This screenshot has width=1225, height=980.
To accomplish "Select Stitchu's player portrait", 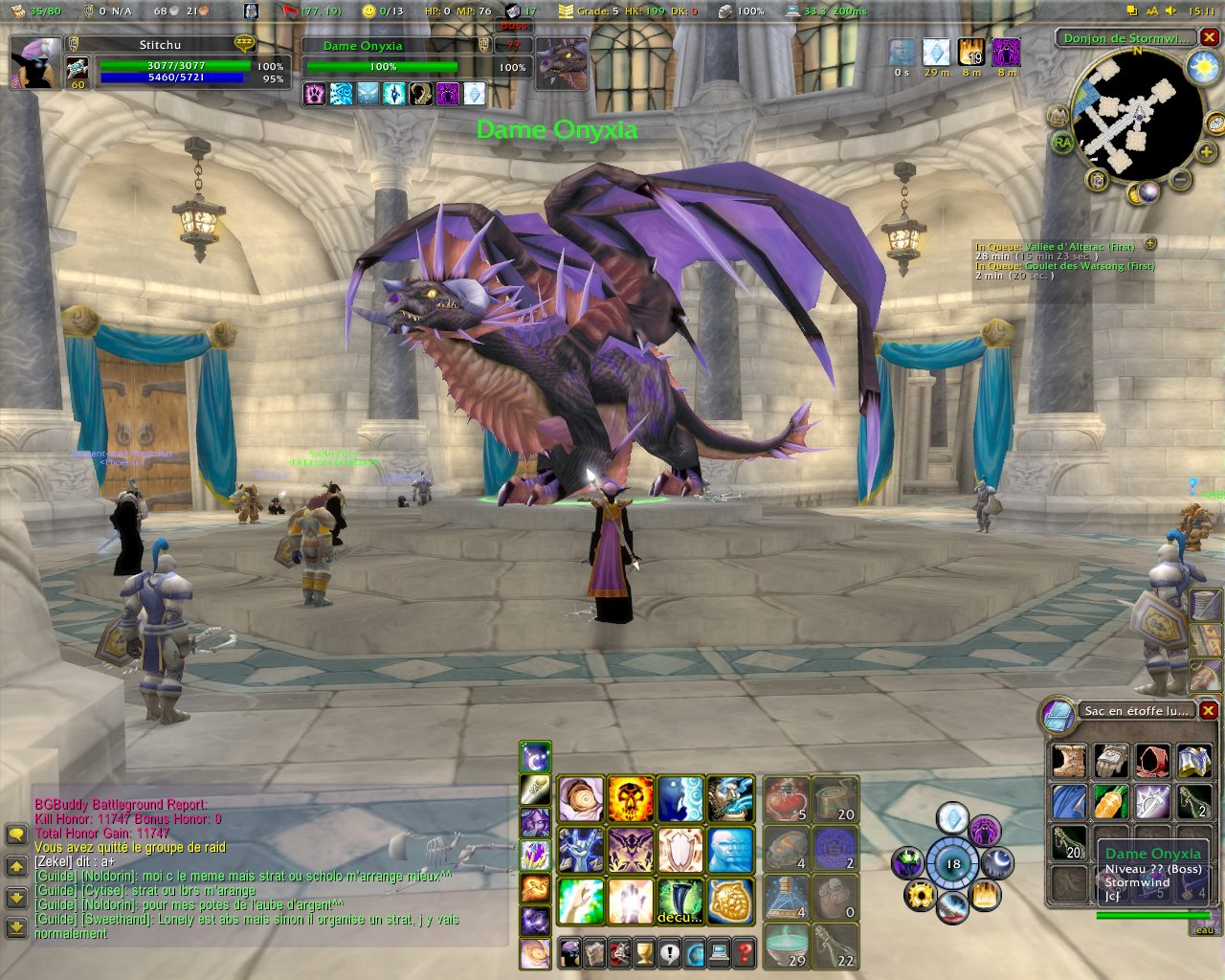I will point(36,63).
